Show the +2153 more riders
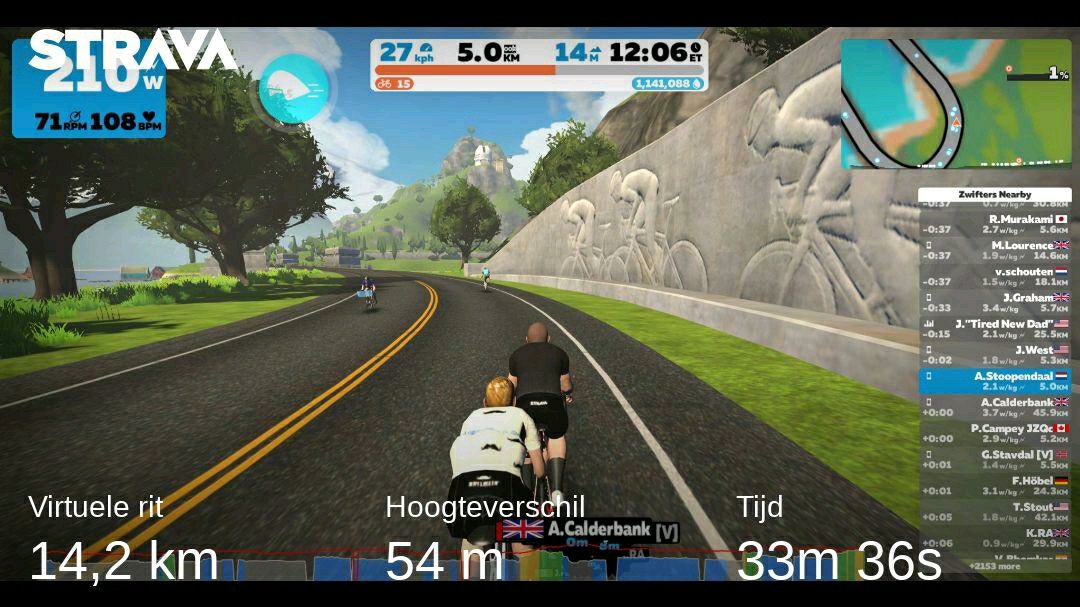The image size is (1080, 607). 995,567
